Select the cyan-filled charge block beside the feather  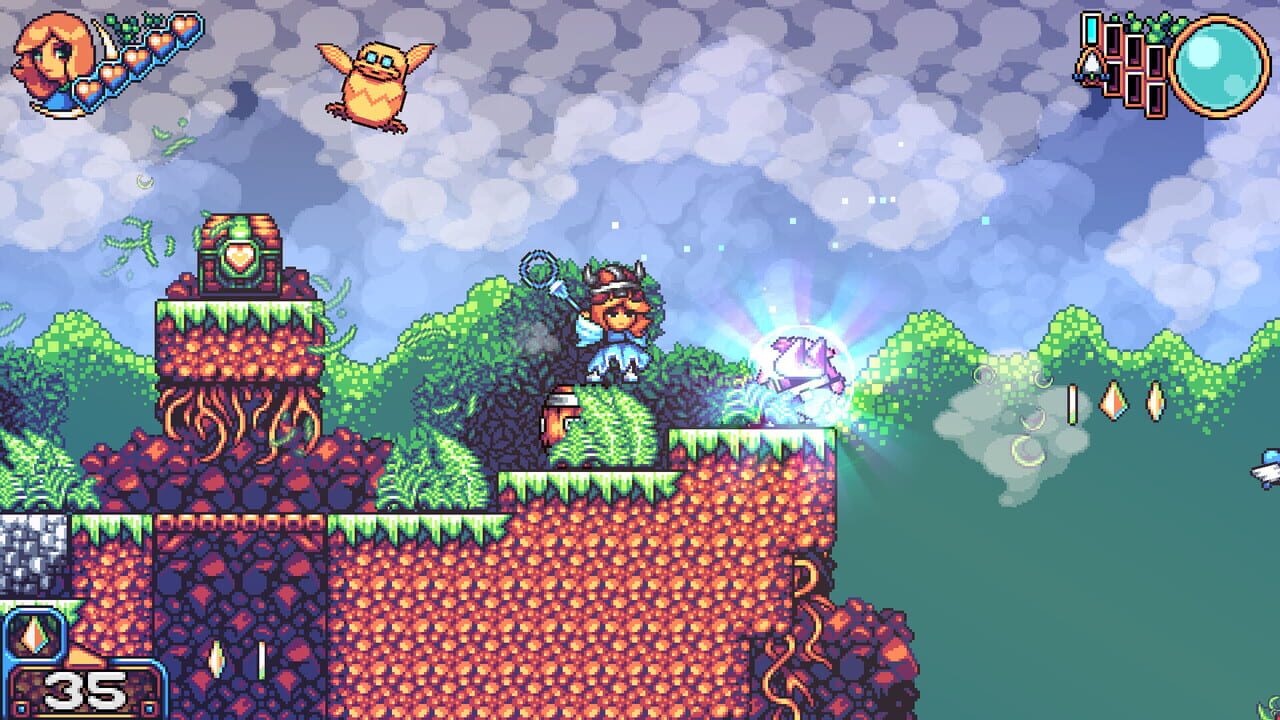click(1092, 28)
